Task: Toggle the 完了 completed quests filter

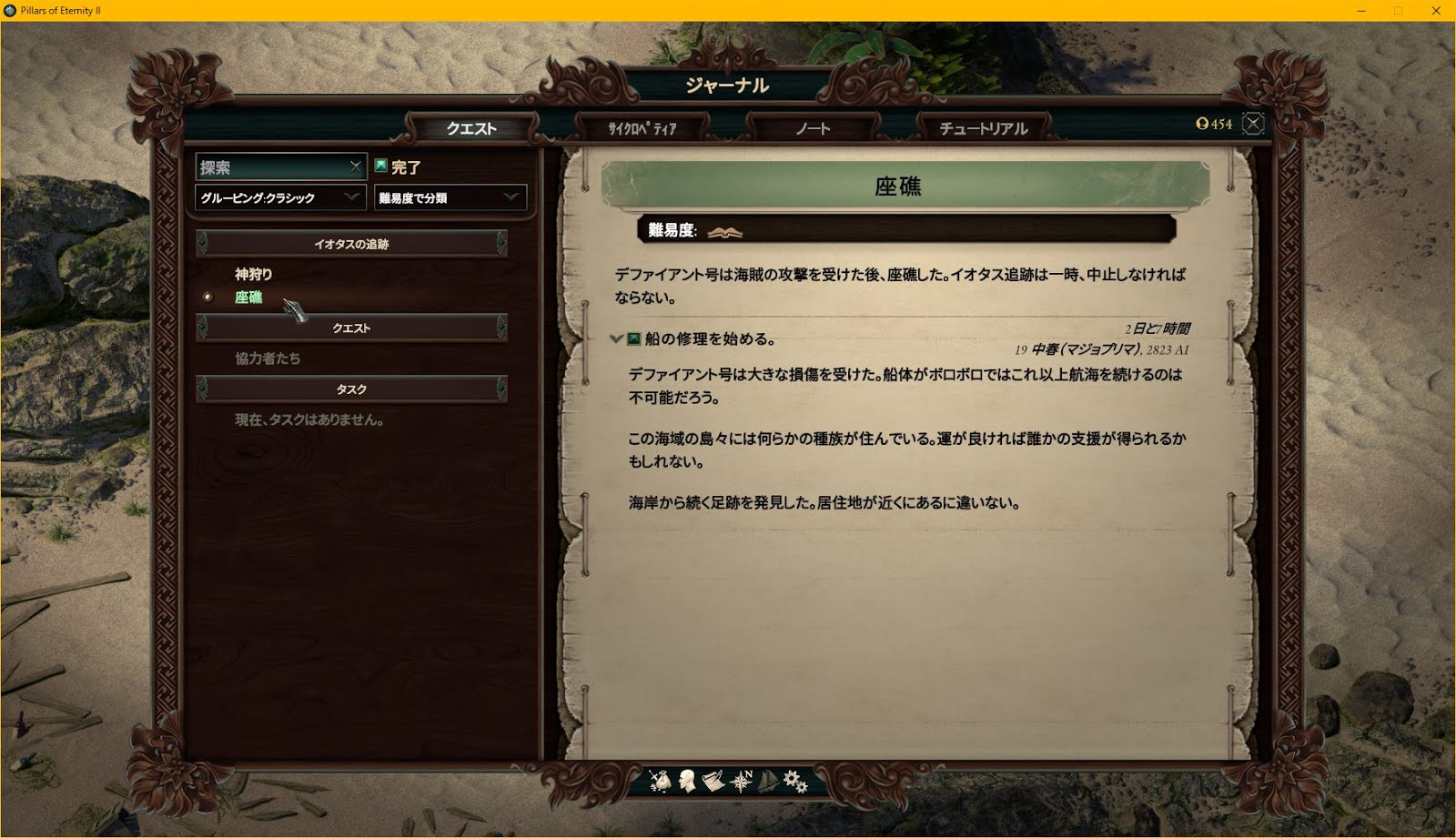Action: [408, 167]
